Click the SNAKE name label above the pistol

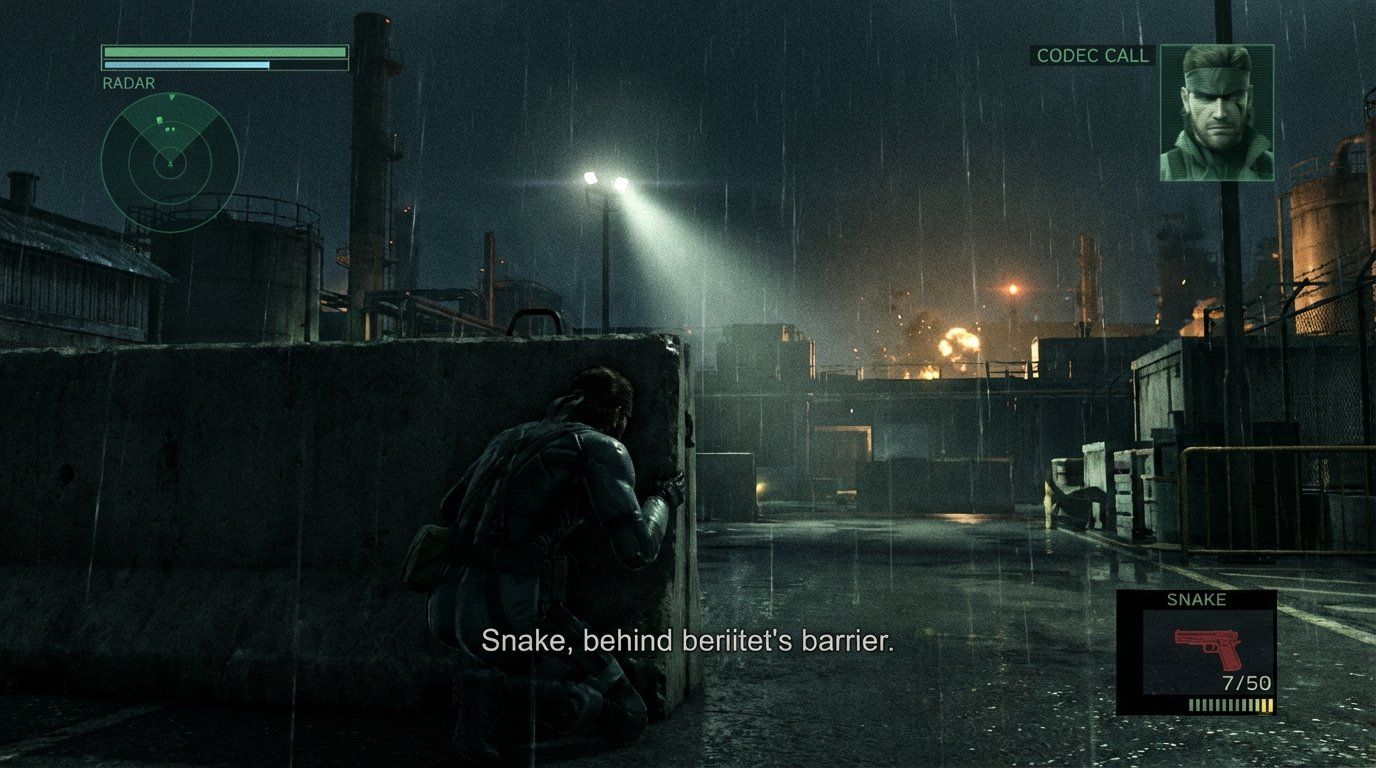pyautogui.click(x=1197, y=598)
